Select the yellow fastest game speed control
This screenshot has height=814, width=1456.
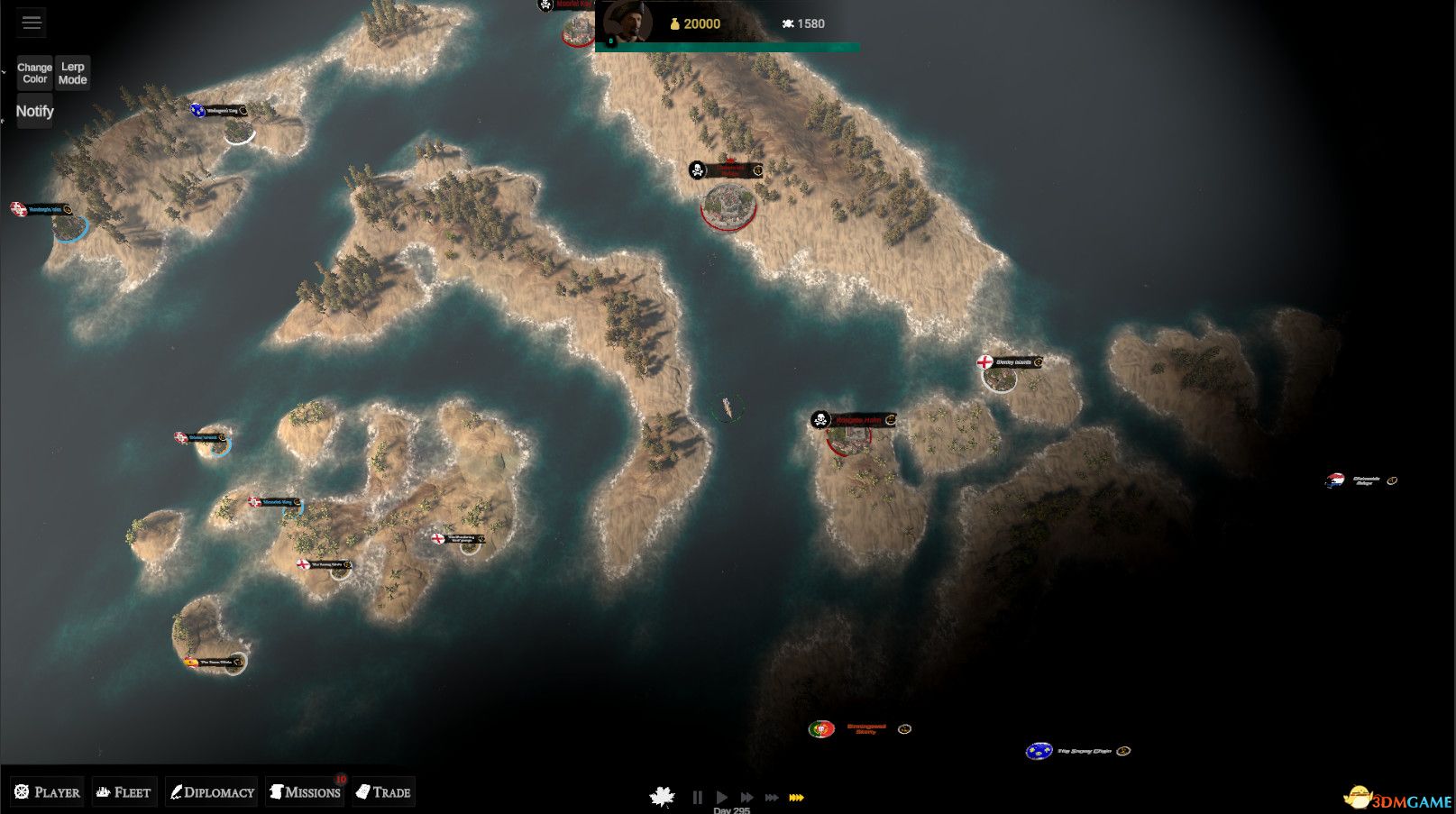(797, 797)
